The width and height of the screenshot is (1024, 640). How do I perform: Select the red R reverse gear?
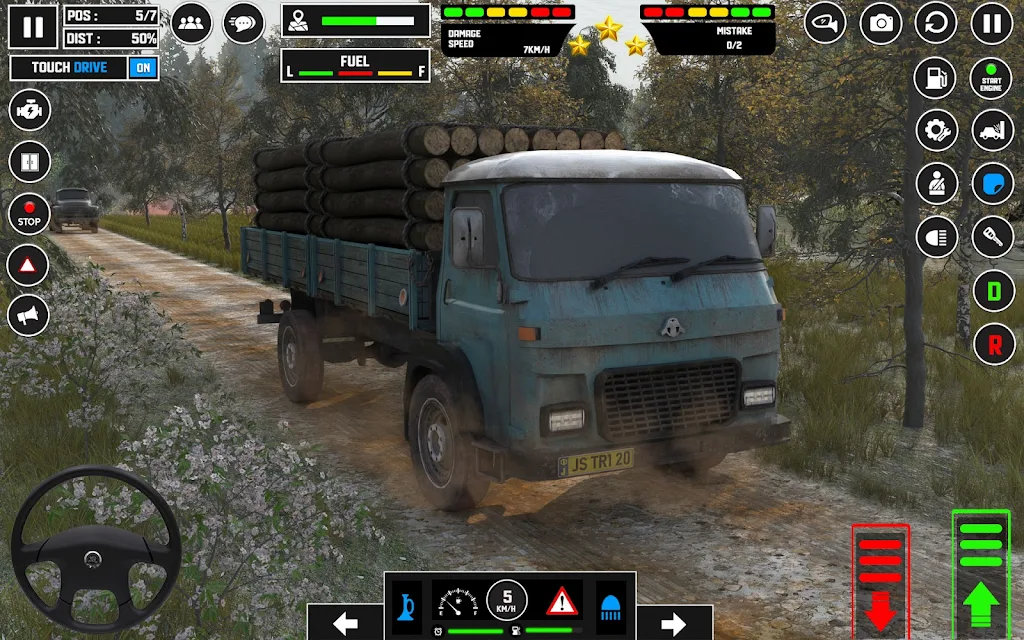point(993,344)
